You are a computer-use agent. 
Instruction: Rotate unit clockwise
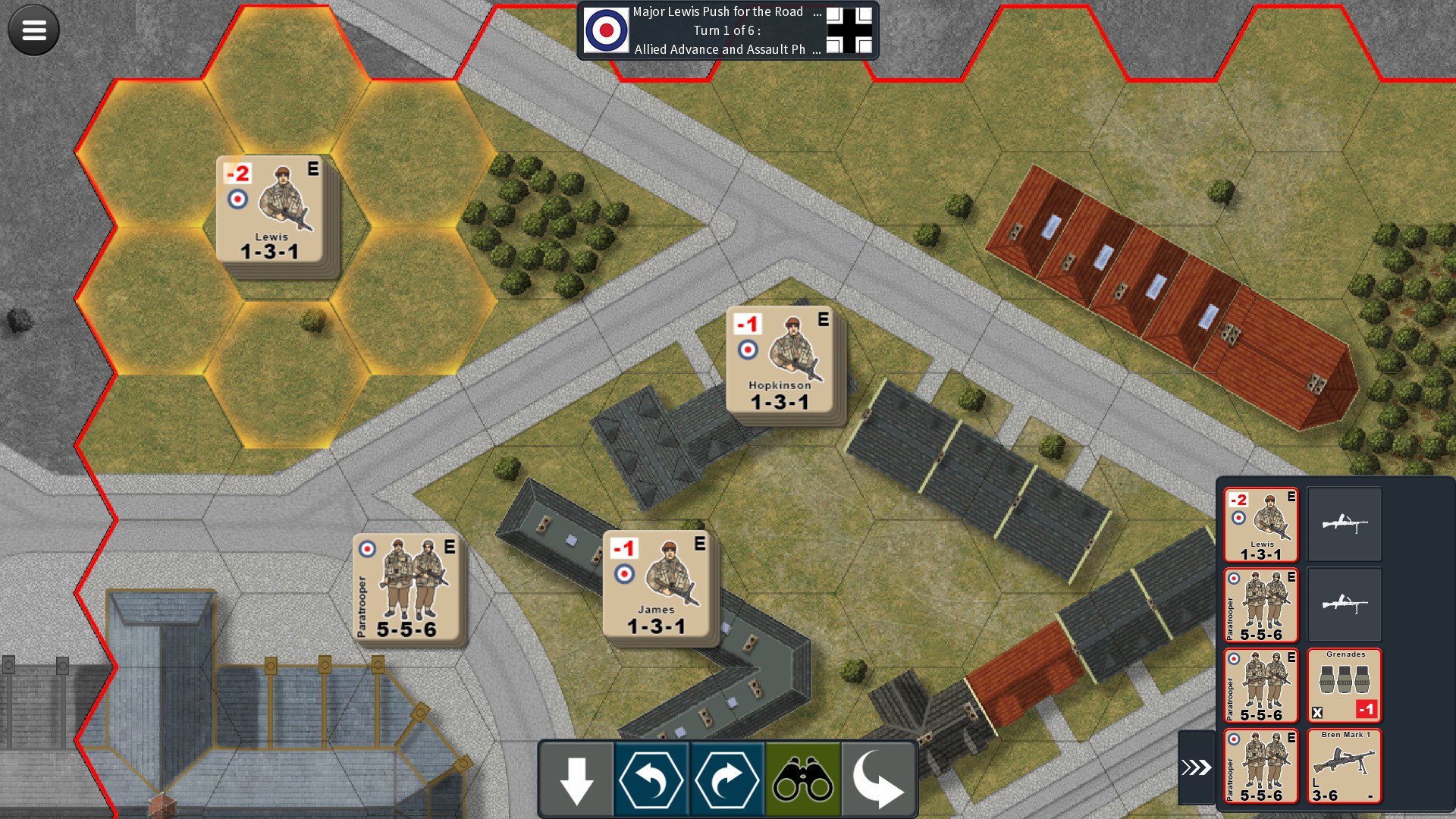pyautogui.click(x=726, y=780)
